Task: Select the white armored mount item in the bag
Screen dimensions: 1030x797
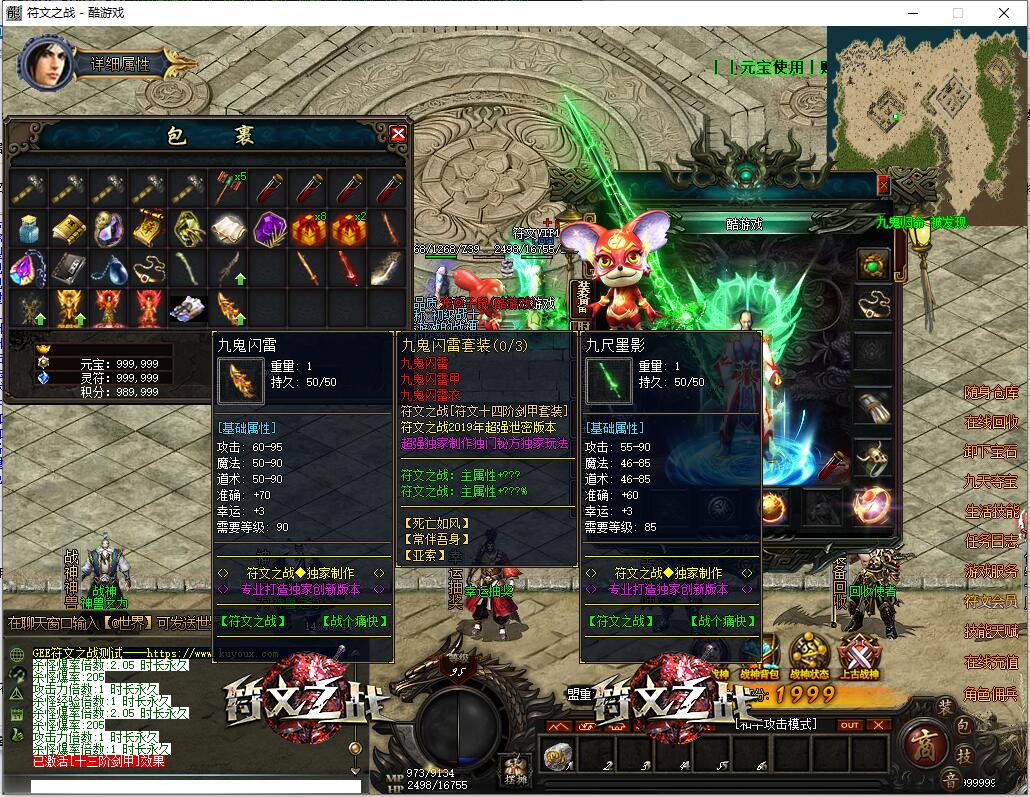Action: (x=188, y=308)
